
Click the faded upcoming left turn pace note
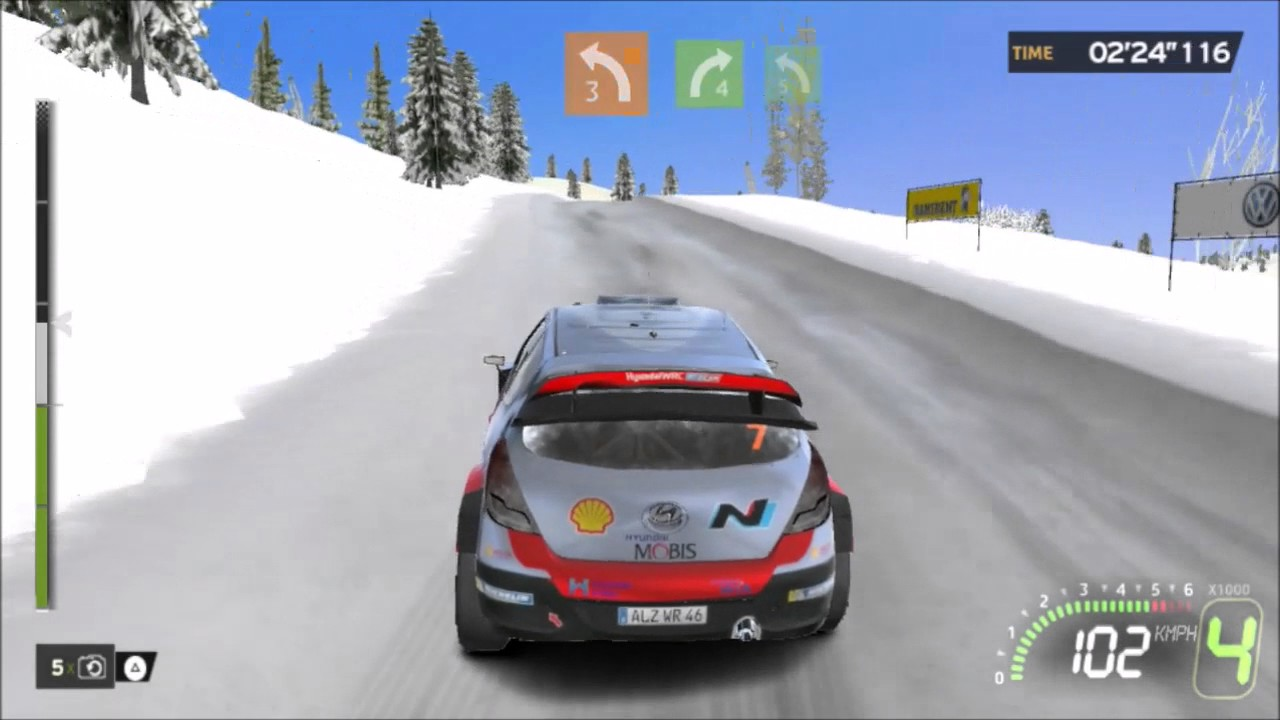[793, 74]
